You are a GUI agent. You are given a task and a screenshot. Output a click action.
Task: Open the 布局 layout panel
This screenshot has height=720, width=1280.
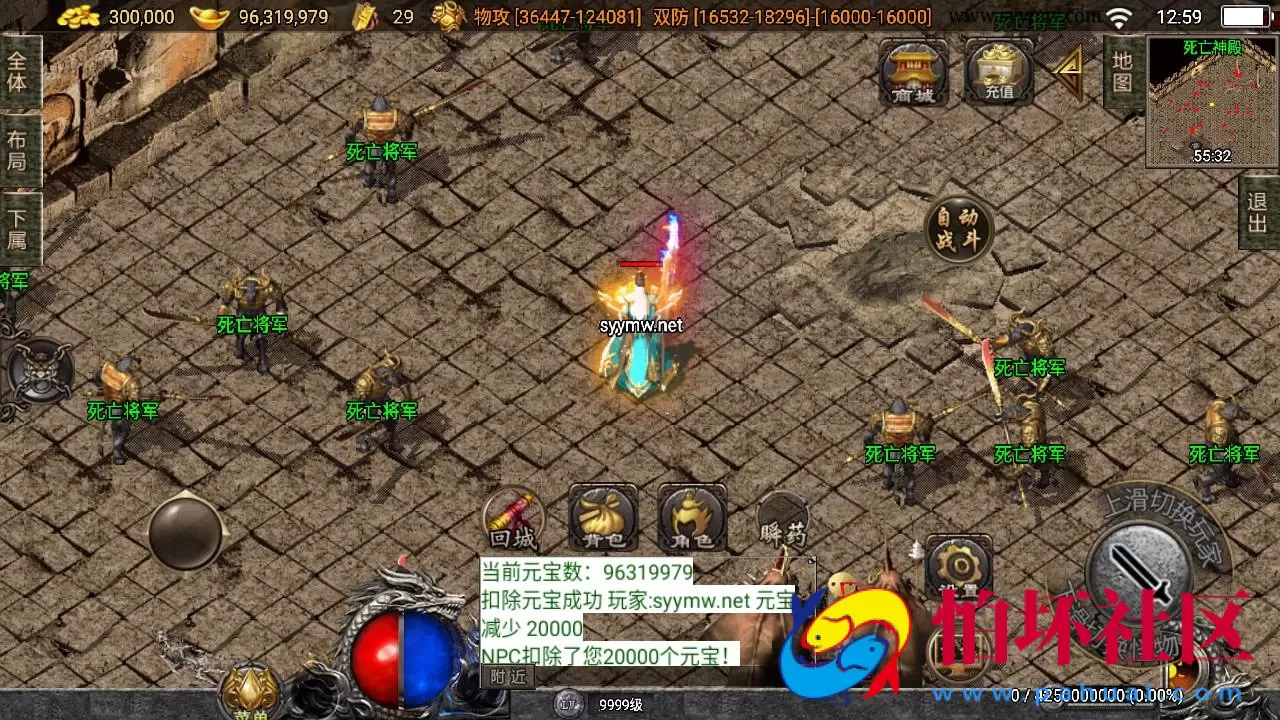coord(20,147)
